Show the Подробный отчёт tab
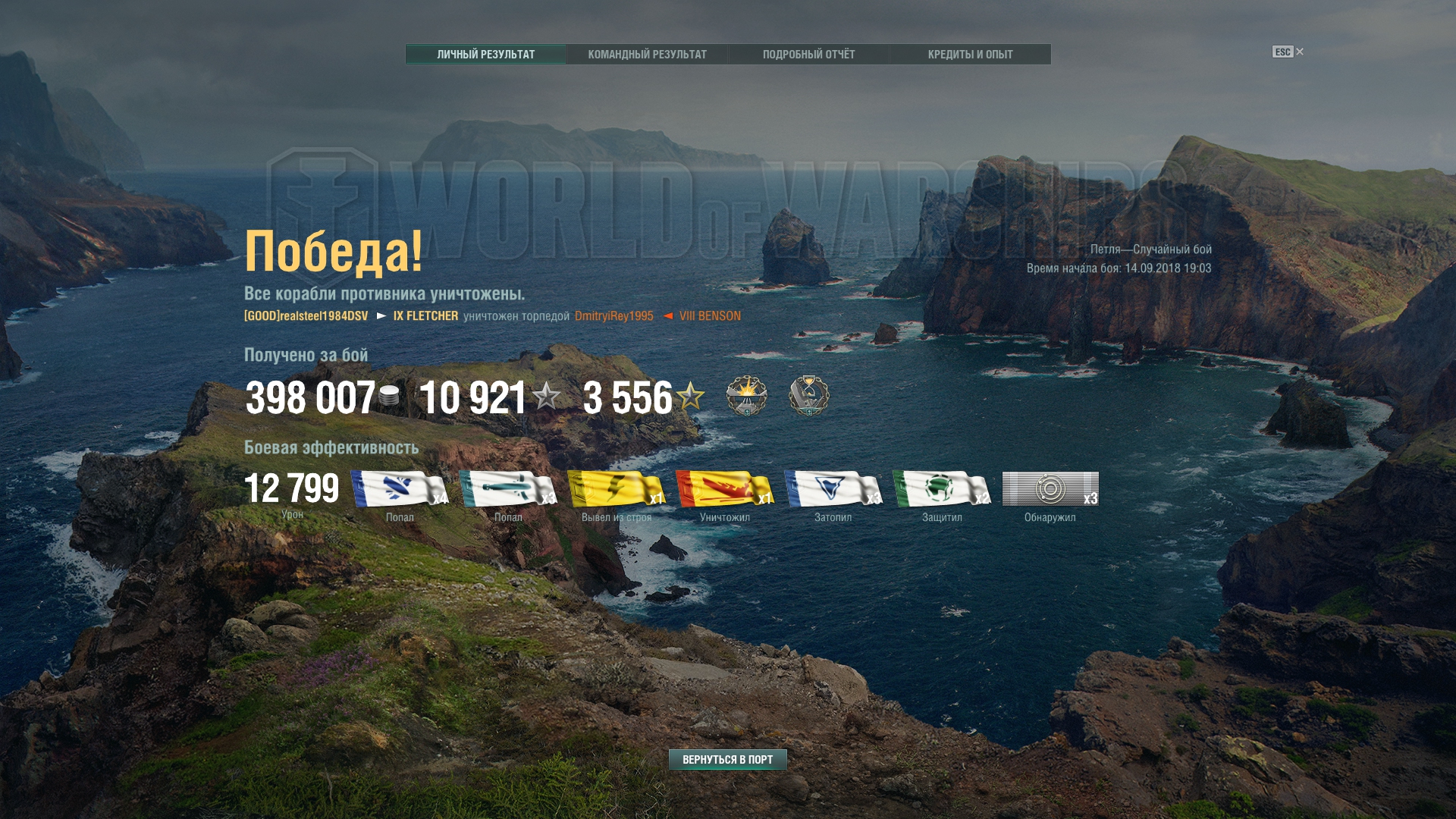Screen dimensions: 1456x819 tap(808, 55)
